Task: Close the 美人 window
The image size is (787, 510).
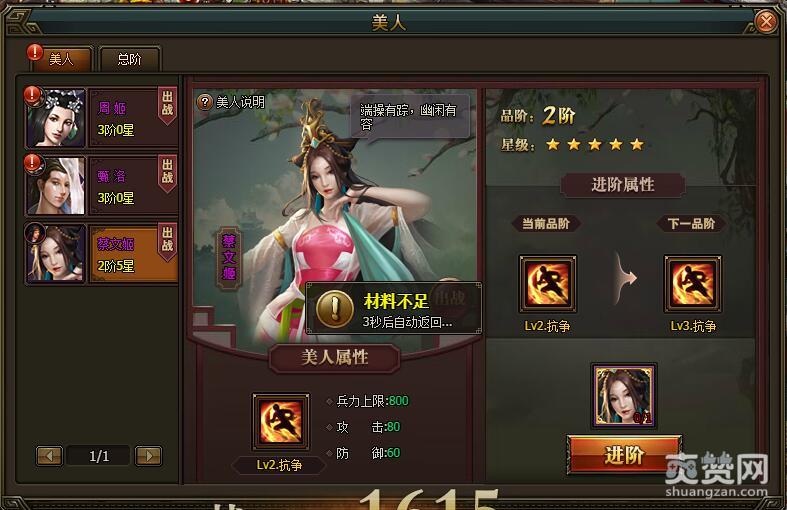Action: click(767, 20)
